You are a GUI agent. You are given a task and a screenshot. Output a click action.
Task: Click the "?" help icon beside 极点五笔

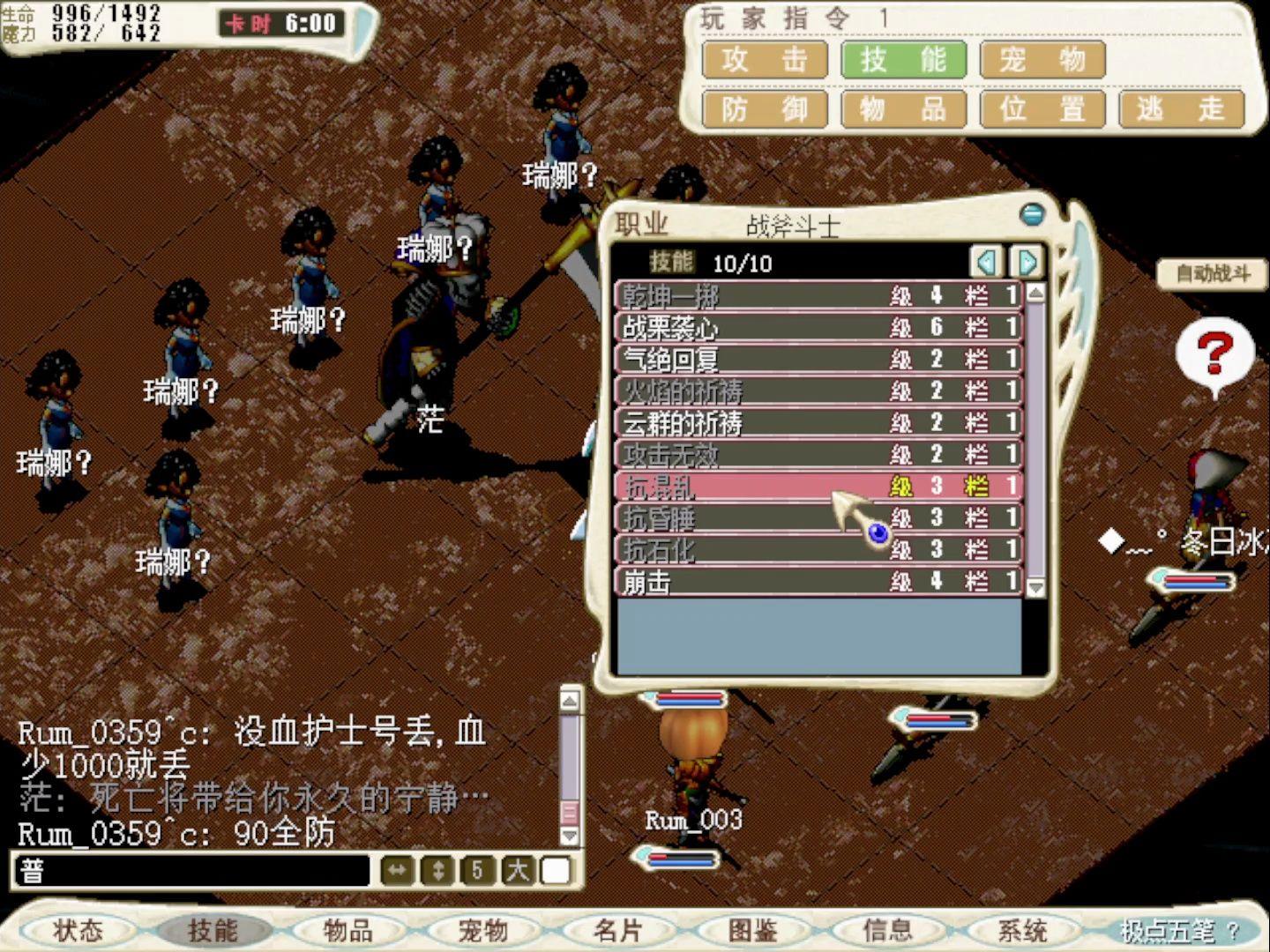click(1235, 930)
